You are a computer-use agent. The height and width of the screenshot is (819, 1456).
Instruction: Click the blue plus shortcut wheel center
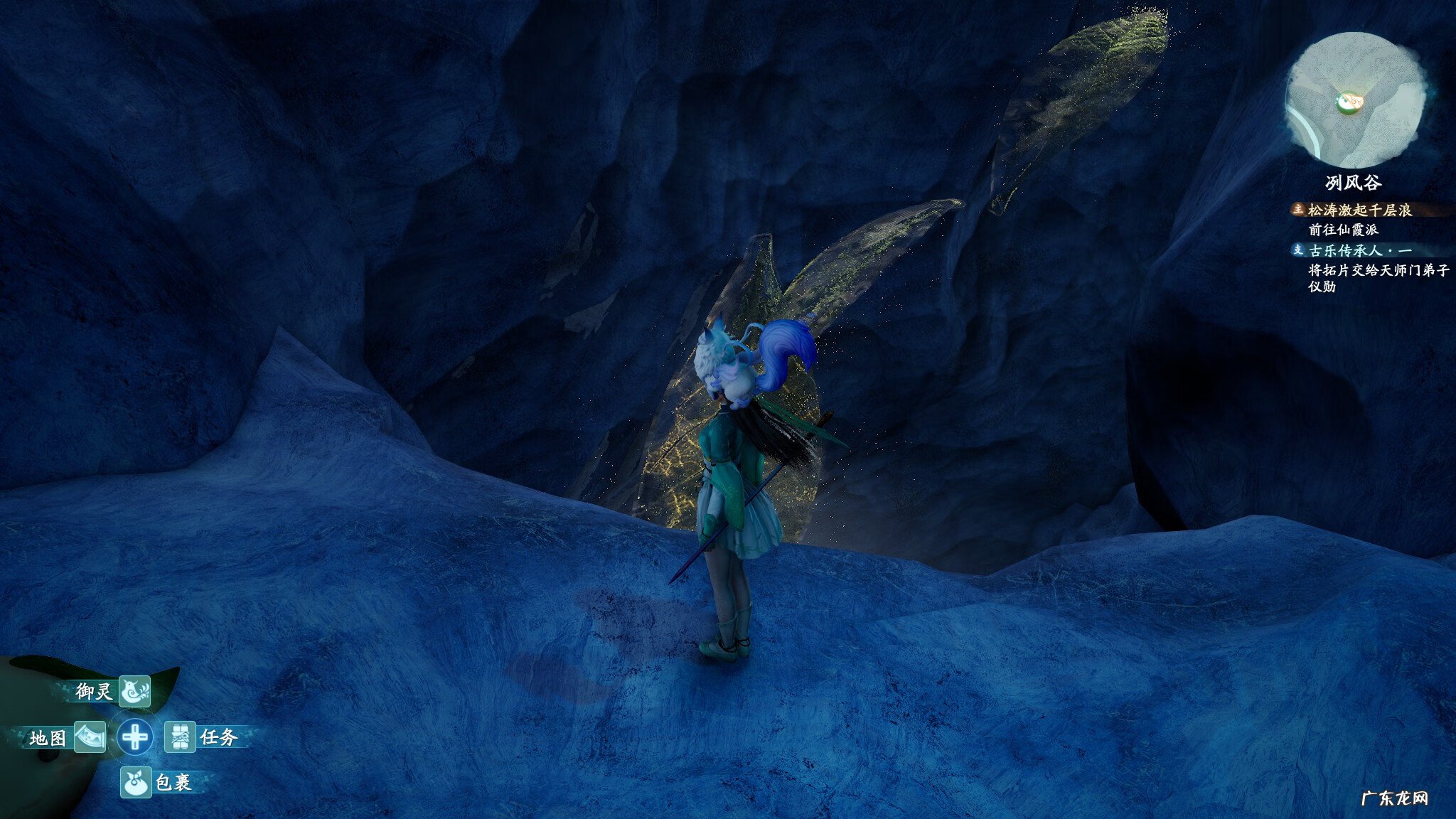coord(134,737)
